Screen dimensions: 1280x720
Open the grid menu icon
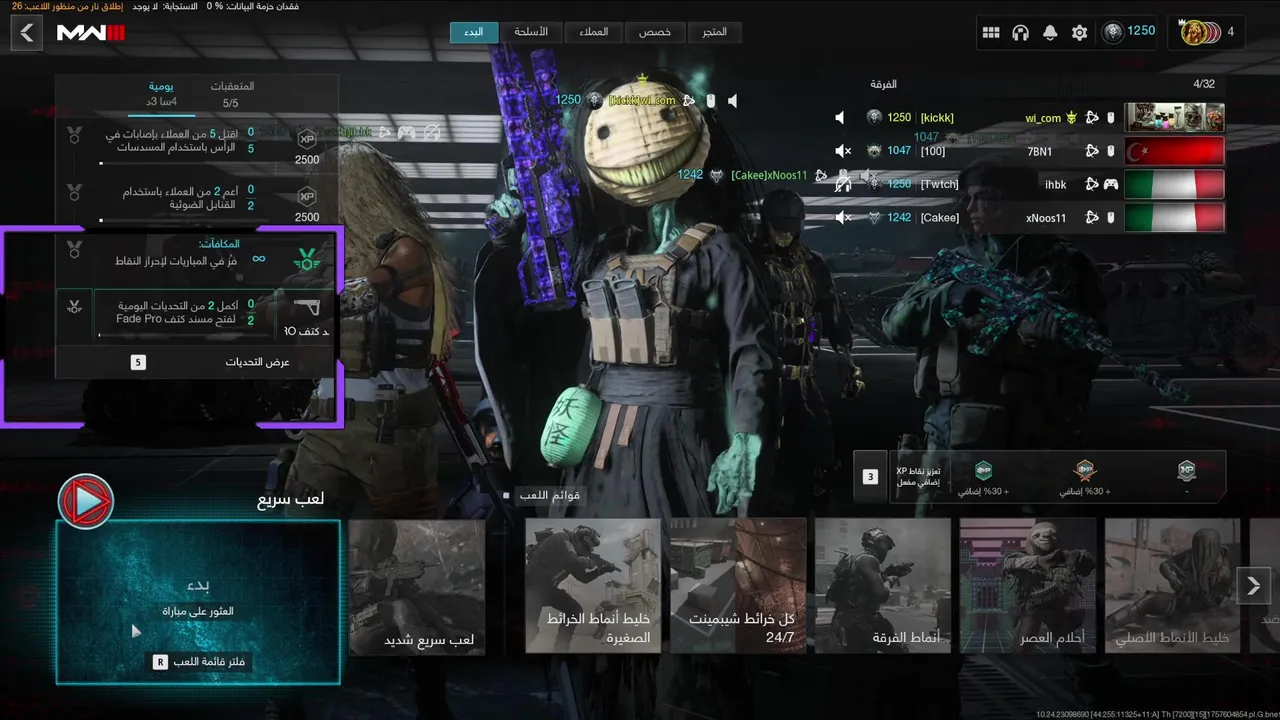click(x=991, y=33)
